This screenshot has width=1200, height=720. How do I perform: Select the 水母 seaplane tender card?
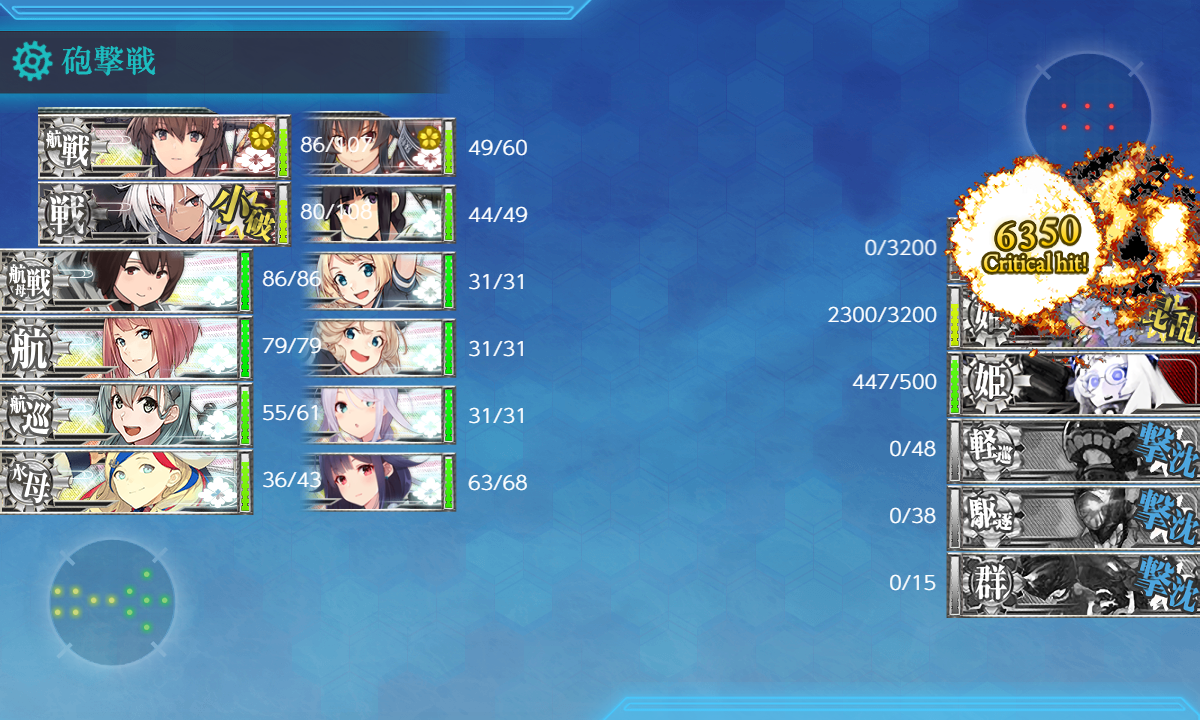coord(125,482)
